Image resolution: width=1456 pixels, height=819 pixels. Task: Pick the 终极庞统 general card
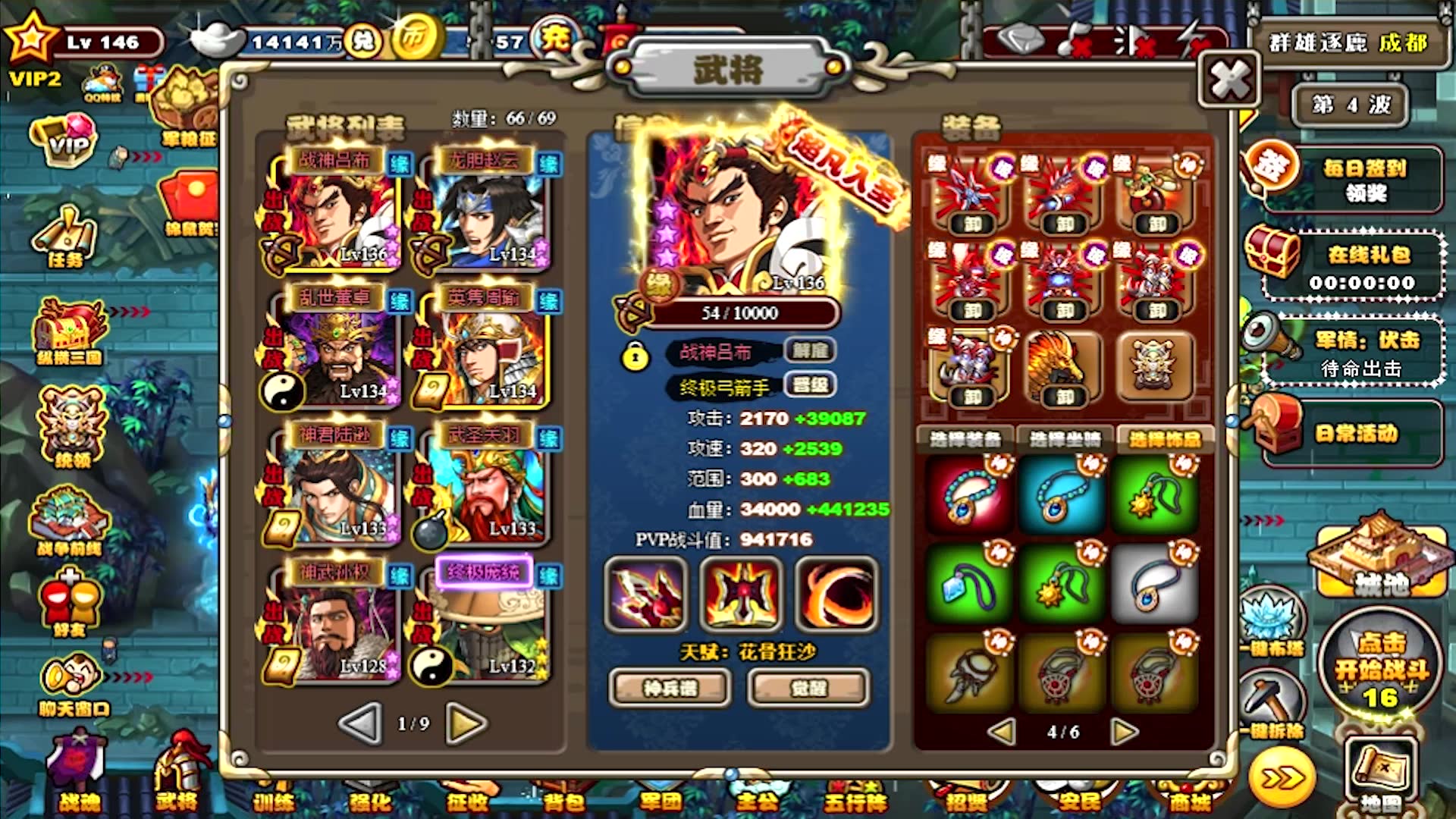pos(482,622)
